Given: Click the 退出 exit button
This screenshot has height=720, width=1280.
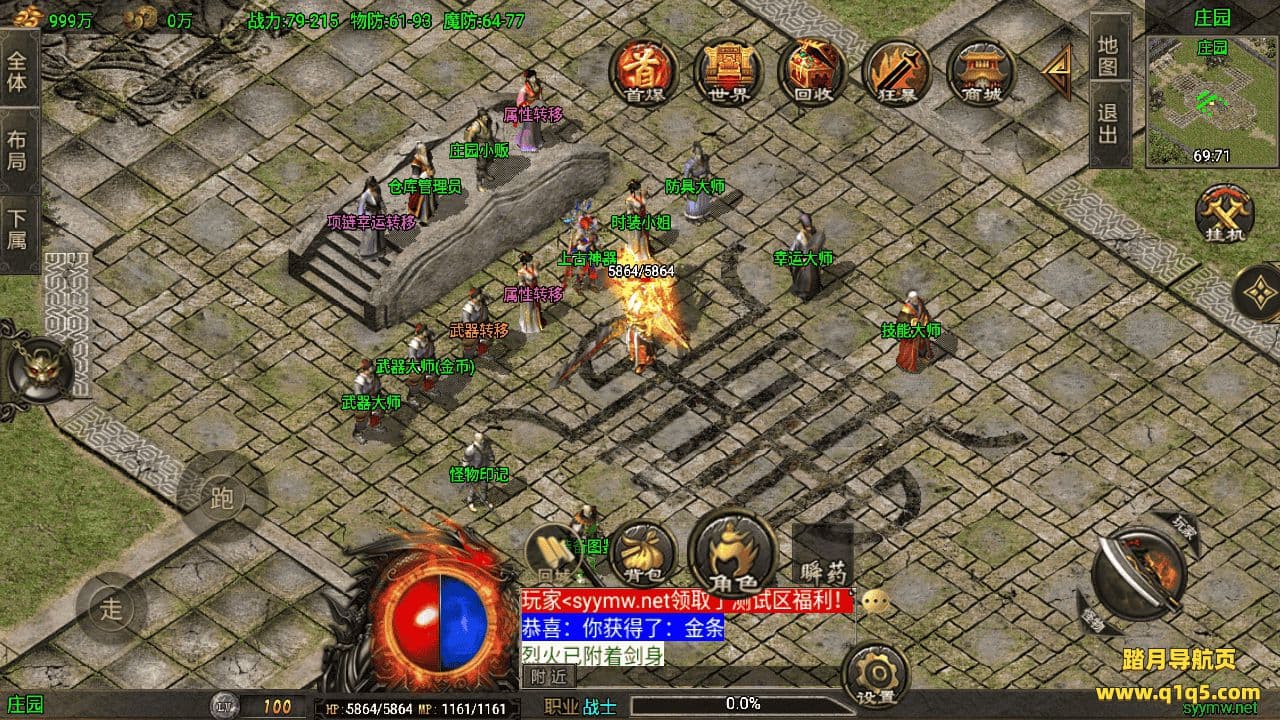Looking at the screenshot, I should pos(1108,124).
